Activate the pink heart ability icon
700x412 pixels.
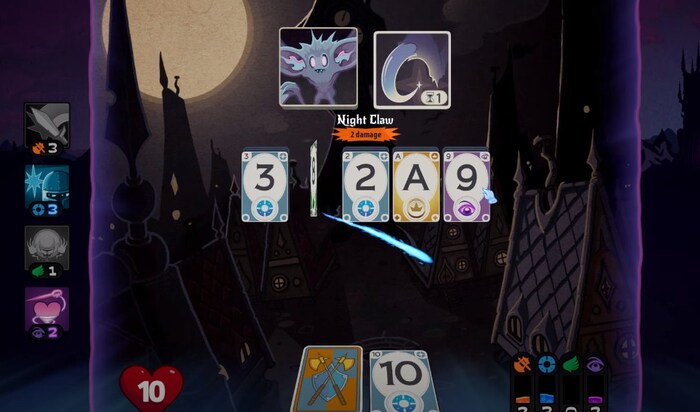pos(47,309)
